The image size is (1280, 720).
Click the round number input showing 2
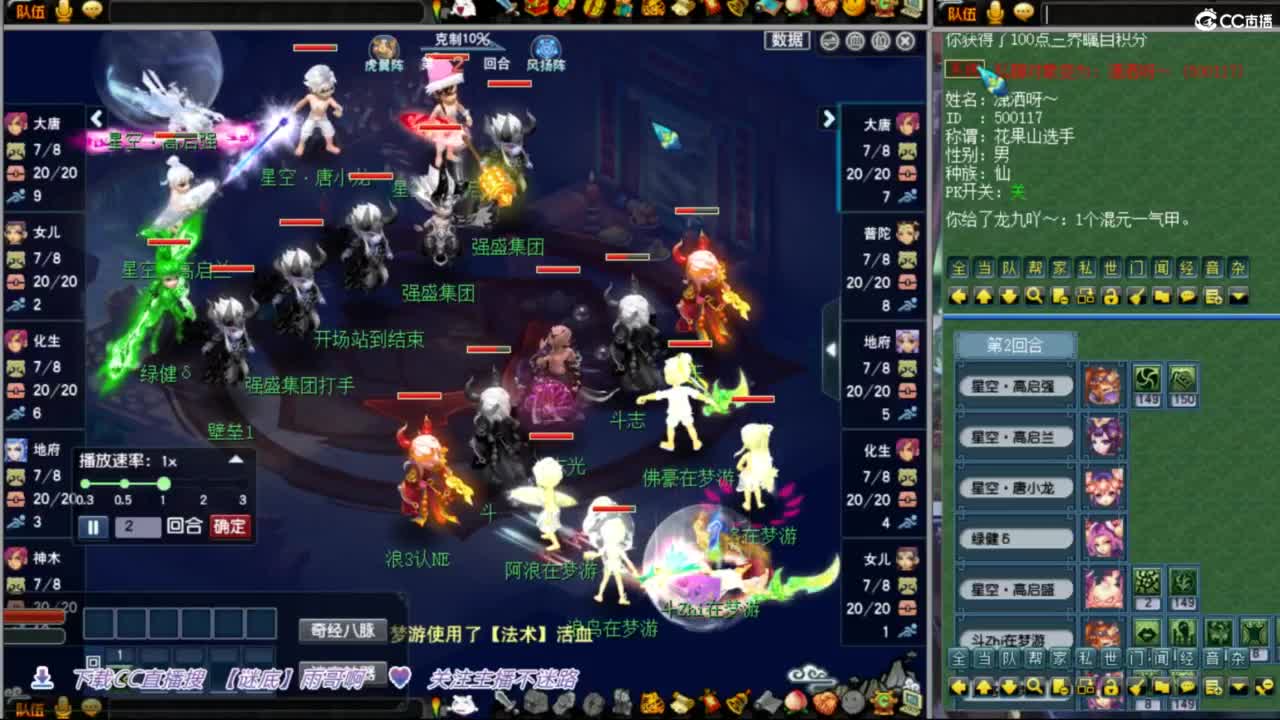click(136, 524)
